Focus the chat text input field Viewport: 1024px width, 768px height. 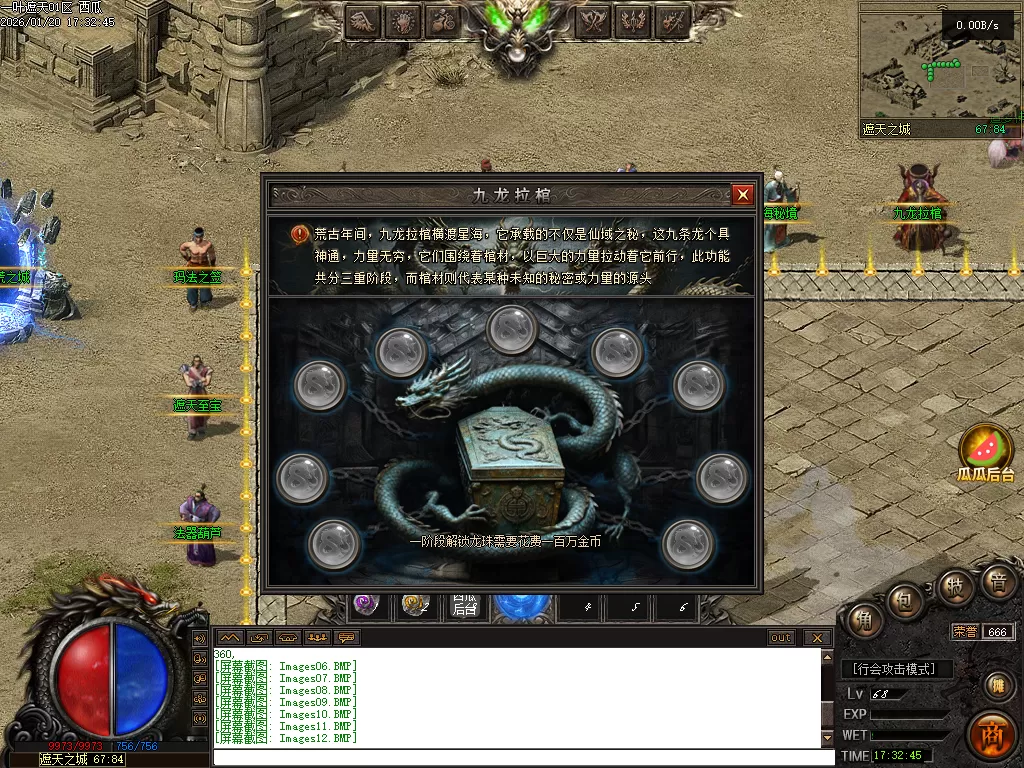click(520, 757)
